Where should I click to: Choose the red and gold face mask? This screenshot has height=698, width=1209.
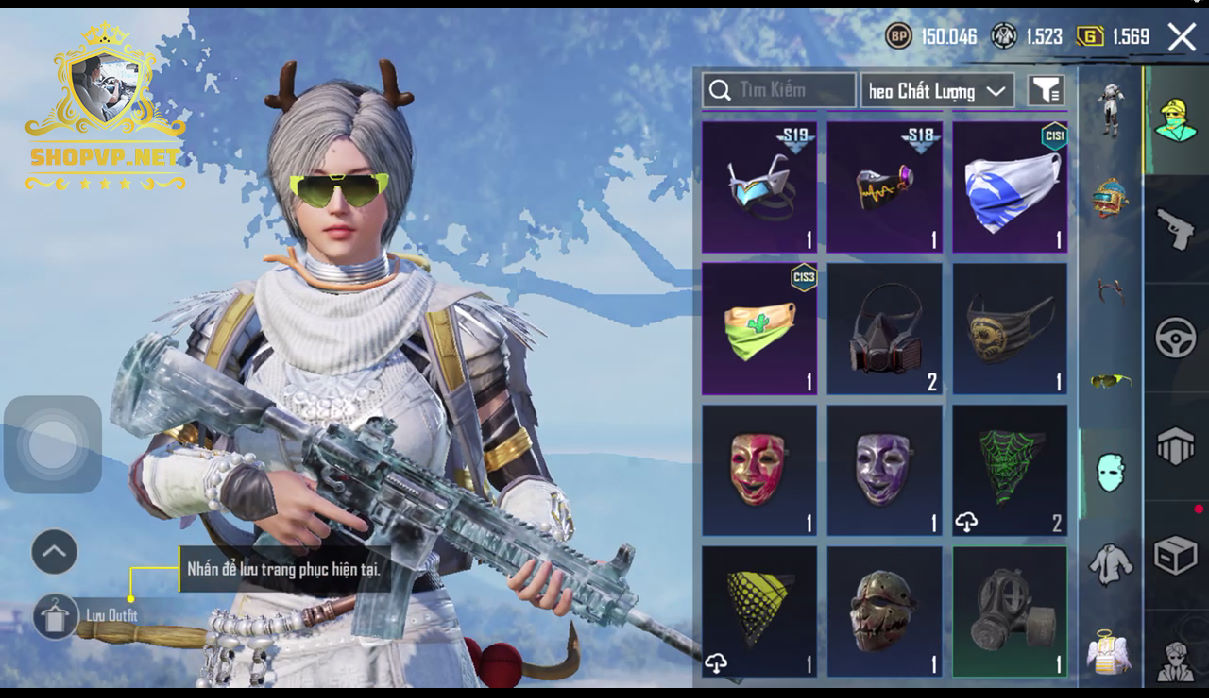pyautogui.click(x=759, y=470)
